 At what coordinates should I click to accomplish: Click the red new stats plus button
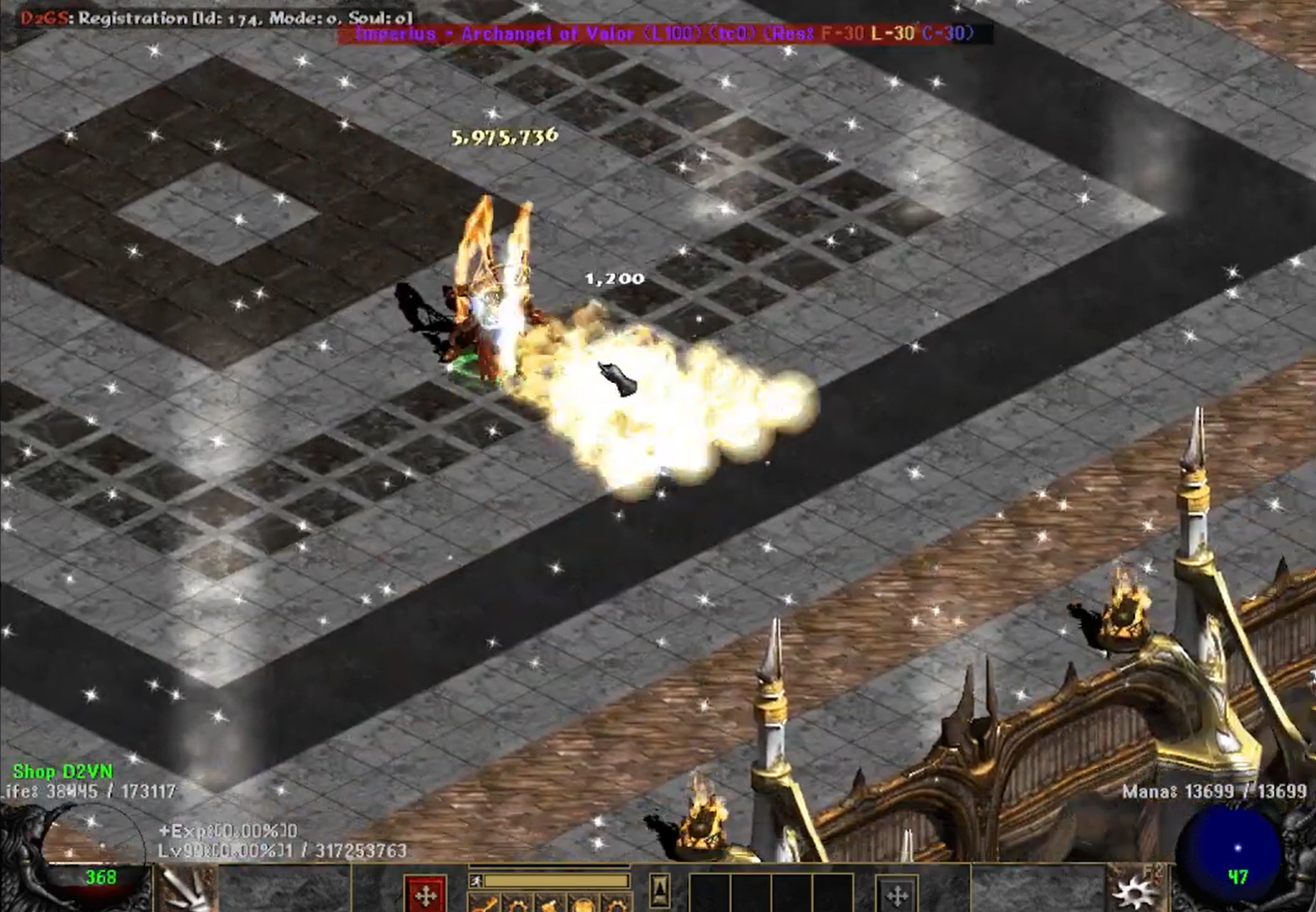point(425,894)
